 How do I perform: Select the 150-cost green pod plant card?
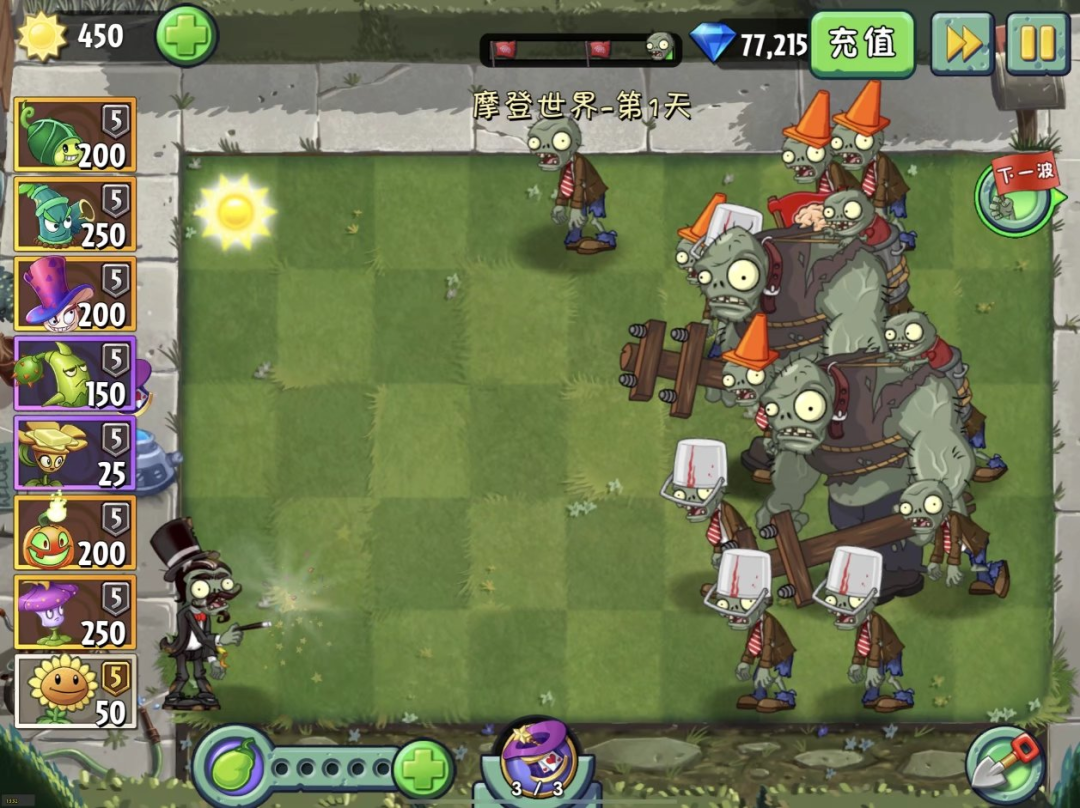(x=75, y=373)
